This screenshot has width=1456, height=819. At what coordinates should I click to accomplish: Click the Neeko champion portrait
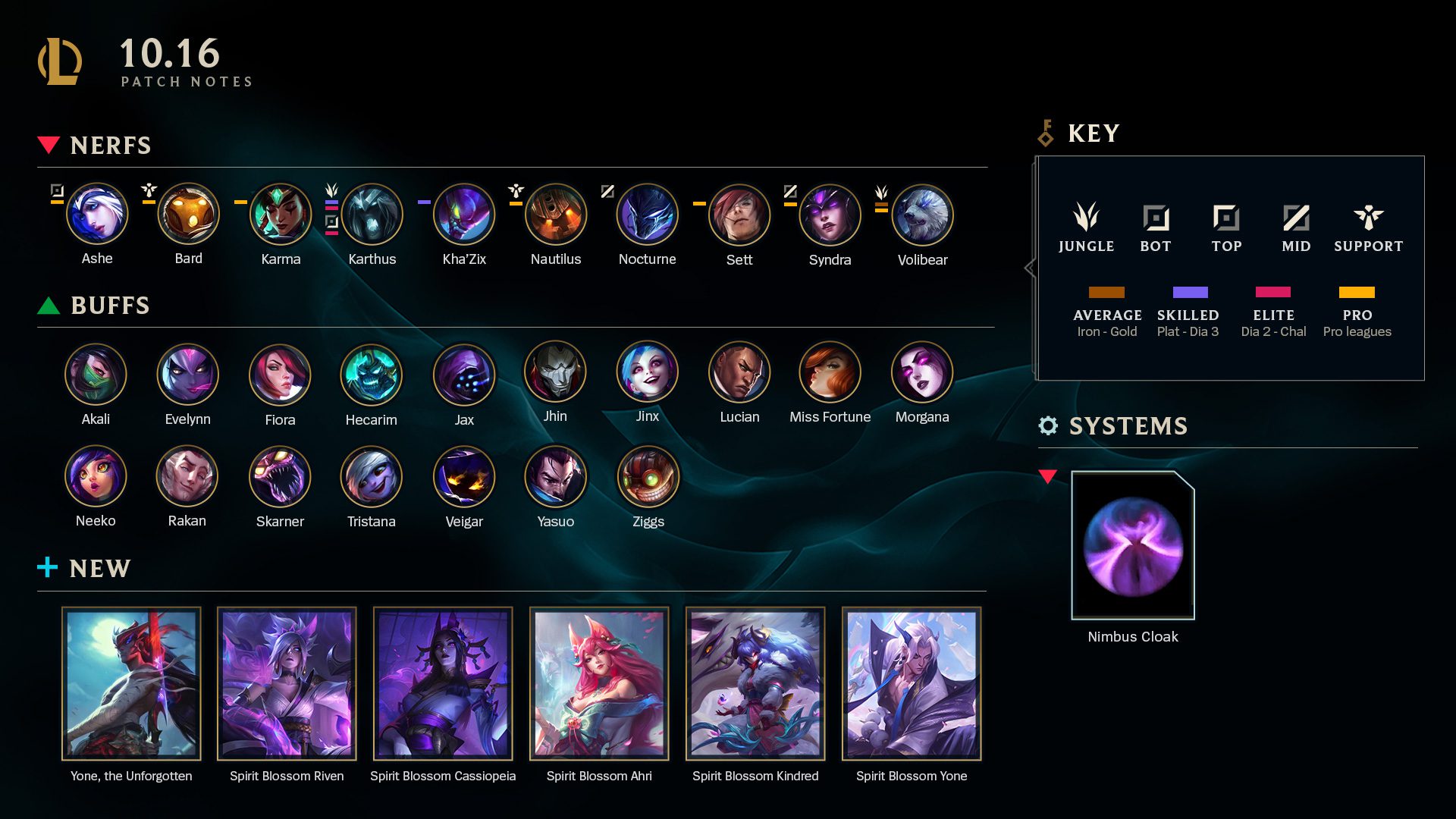point(96,476)
